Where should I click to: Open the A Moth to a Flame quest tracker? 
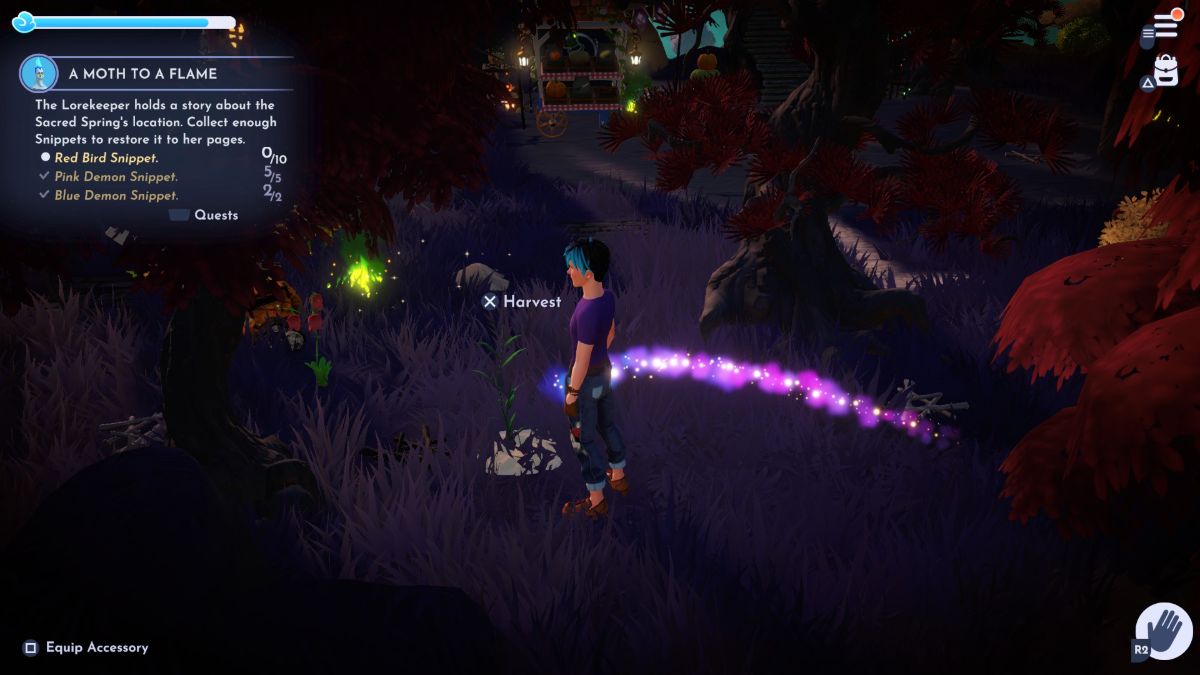[x=143, y=74]
